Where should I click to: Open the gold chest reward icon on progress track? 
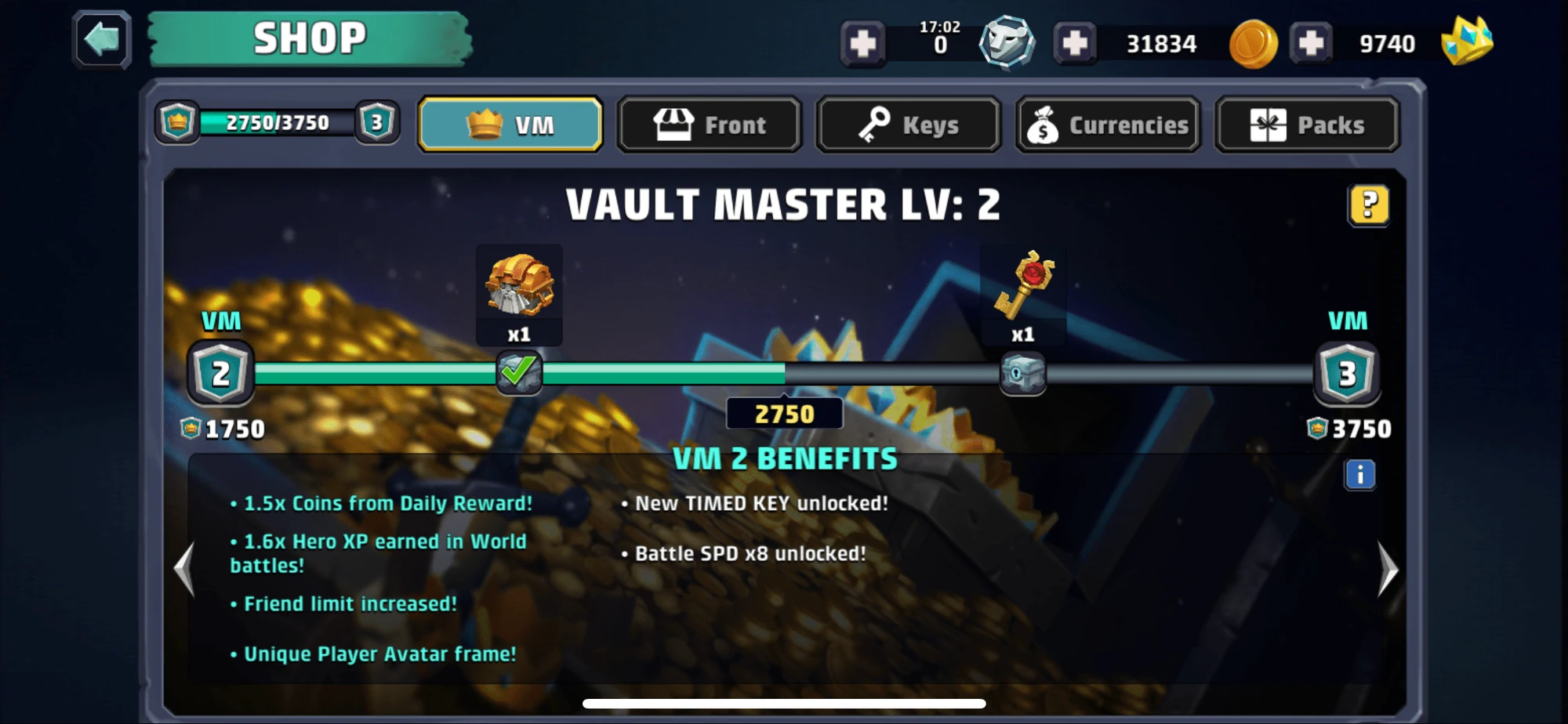pos(519,289)
